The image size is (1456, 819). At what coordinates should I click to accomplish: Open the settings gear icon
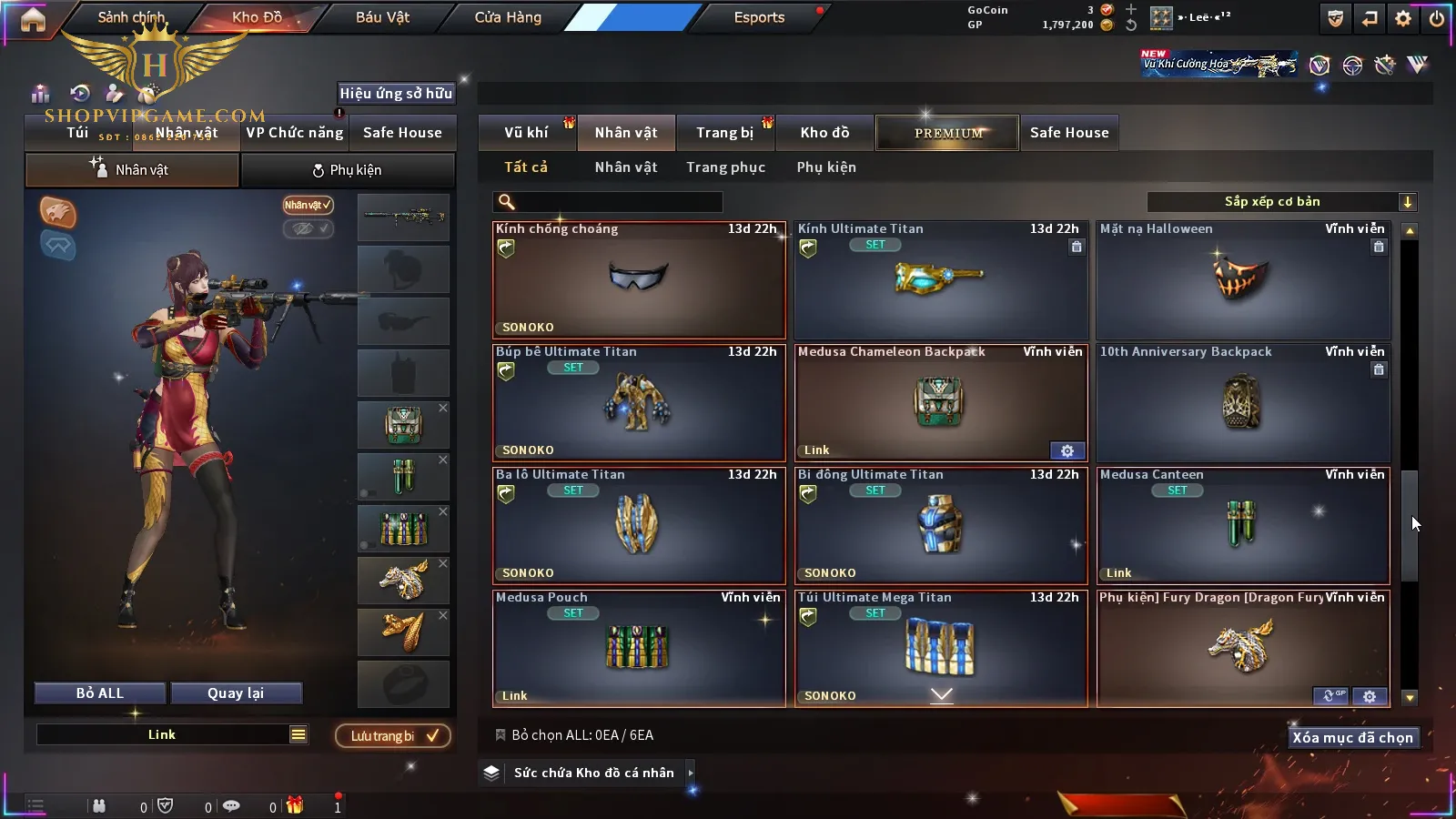tap(1403, 18)
